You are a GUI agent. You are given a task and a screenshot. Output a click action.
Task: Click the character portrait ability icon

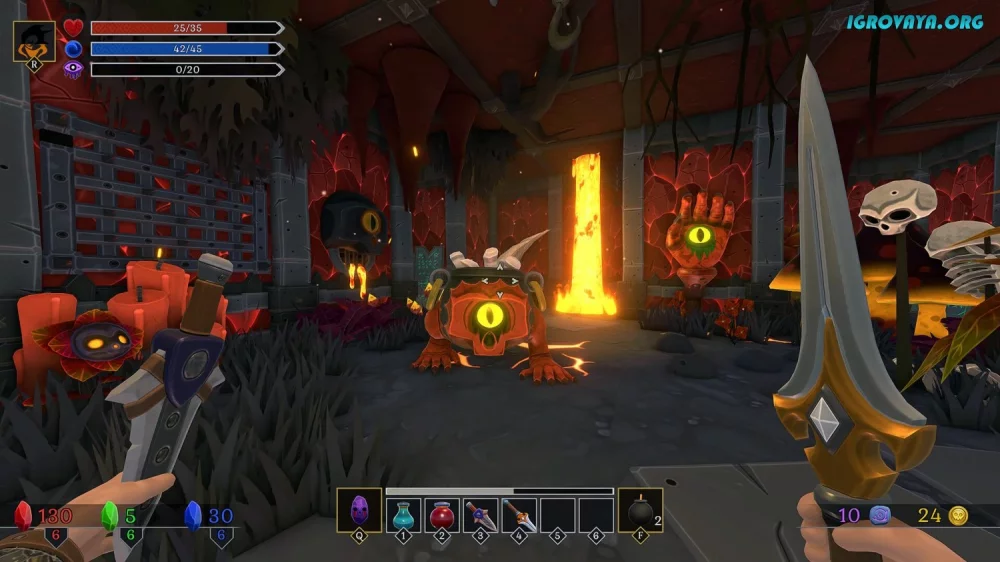click(34, 42)
